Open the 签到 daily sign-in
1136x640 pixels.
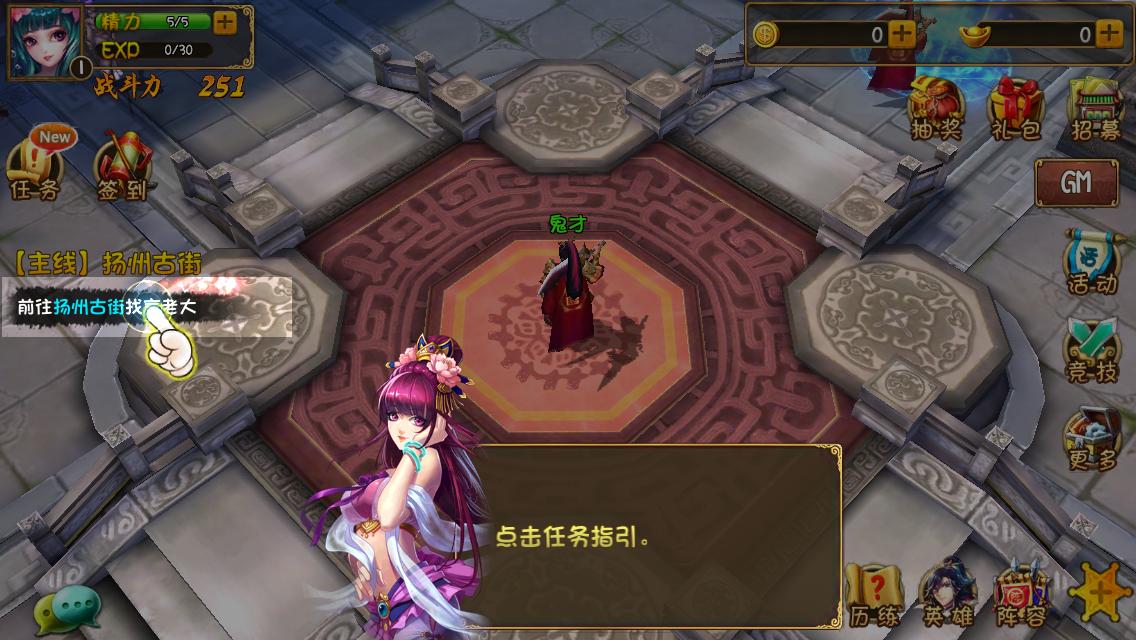pyautogui.click(x=122, y=167)
